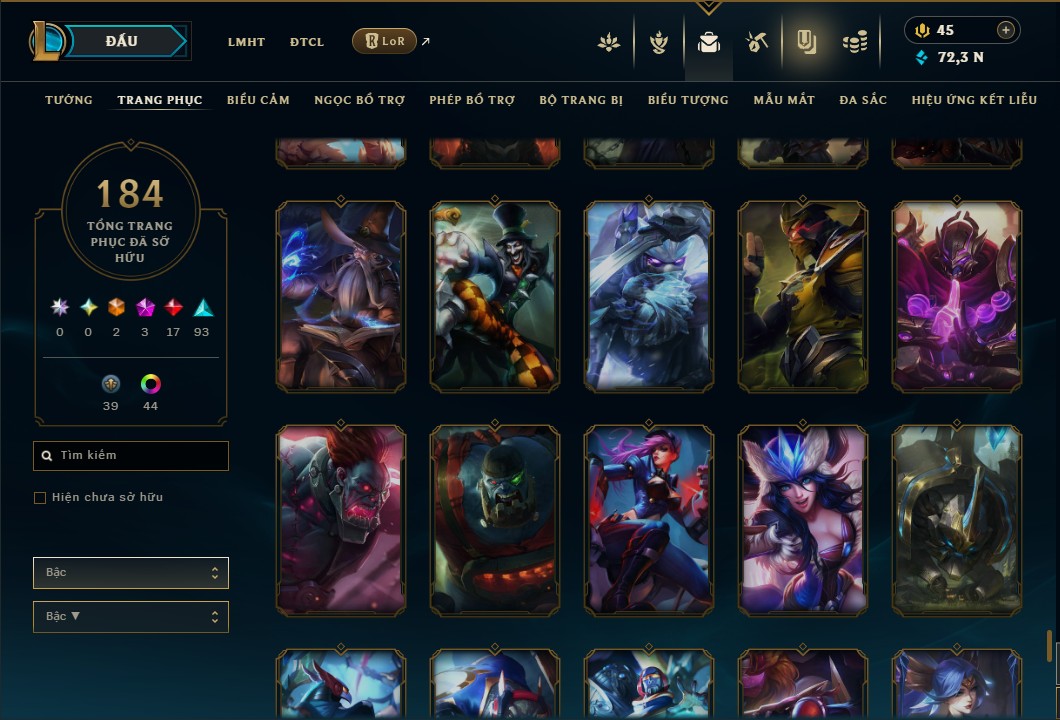
Task: Open the hammer crafting icon
Action: point(756,42)
